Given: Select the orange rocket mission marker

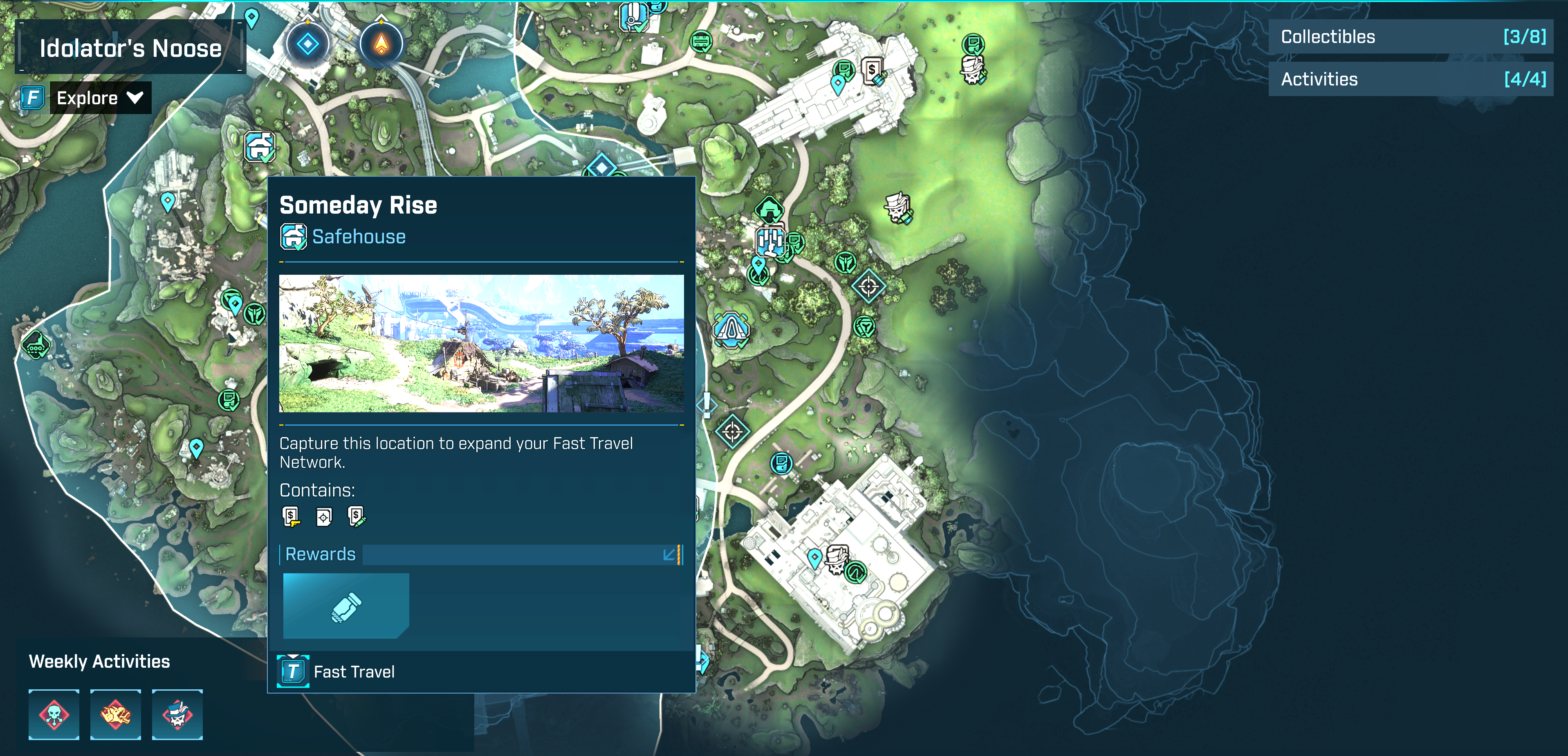Looking at the screenshot, I should pyautogui.click(x=381, y=45).
